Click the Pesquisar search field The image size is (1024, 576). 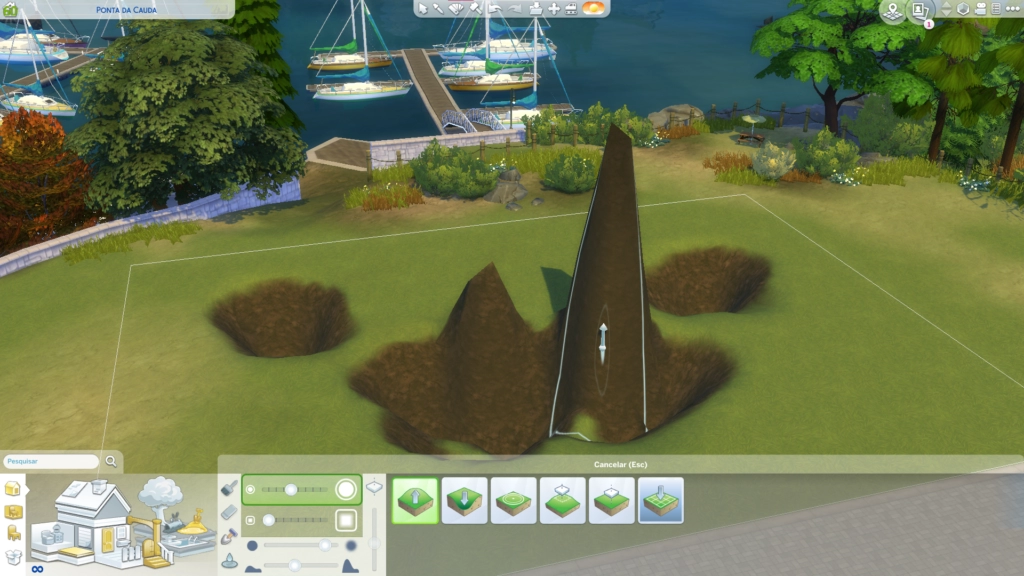tap(51, 462)
